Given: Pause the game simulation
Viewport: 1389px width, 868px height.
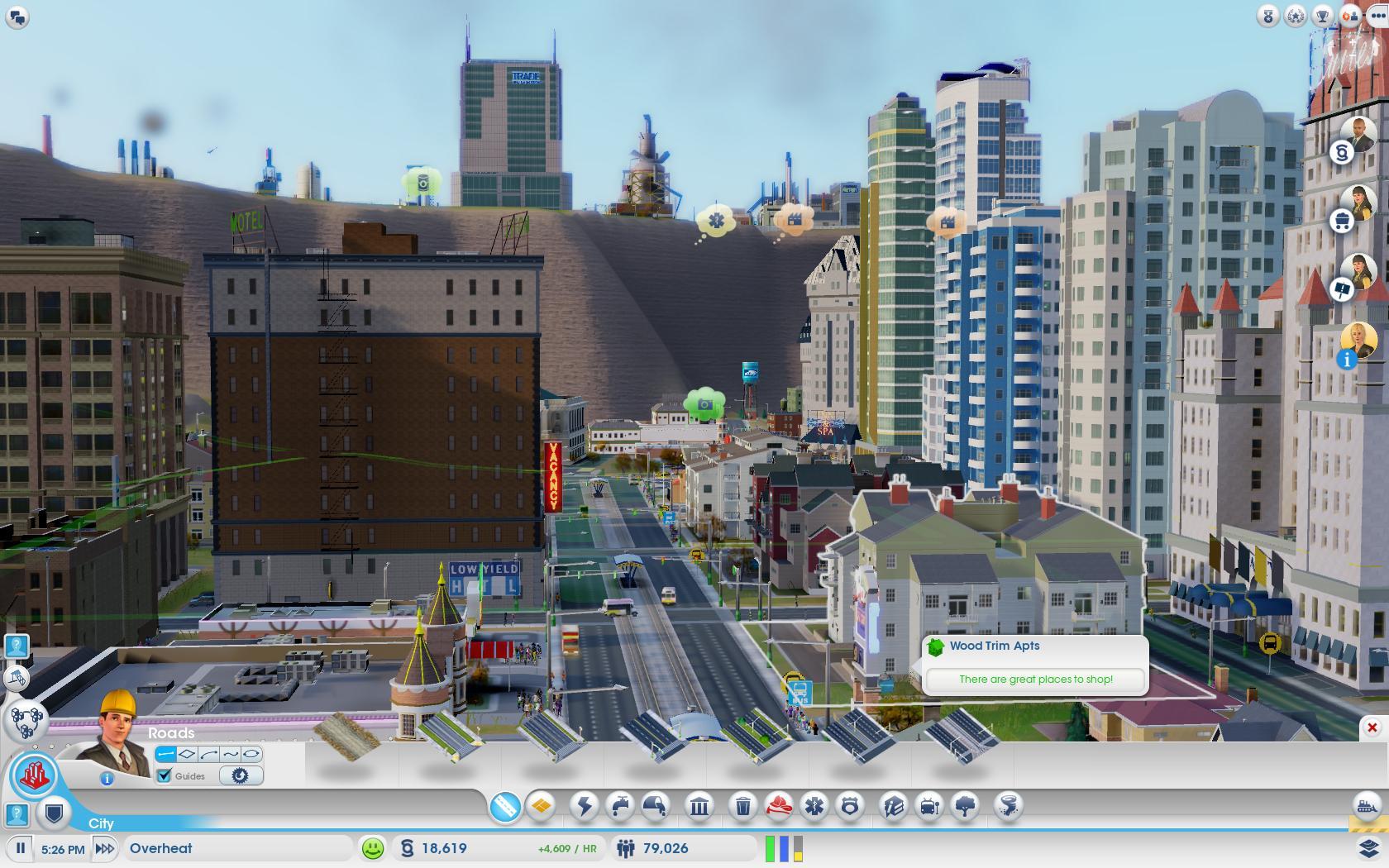Looking at the screenshot, I should (21, 848).
